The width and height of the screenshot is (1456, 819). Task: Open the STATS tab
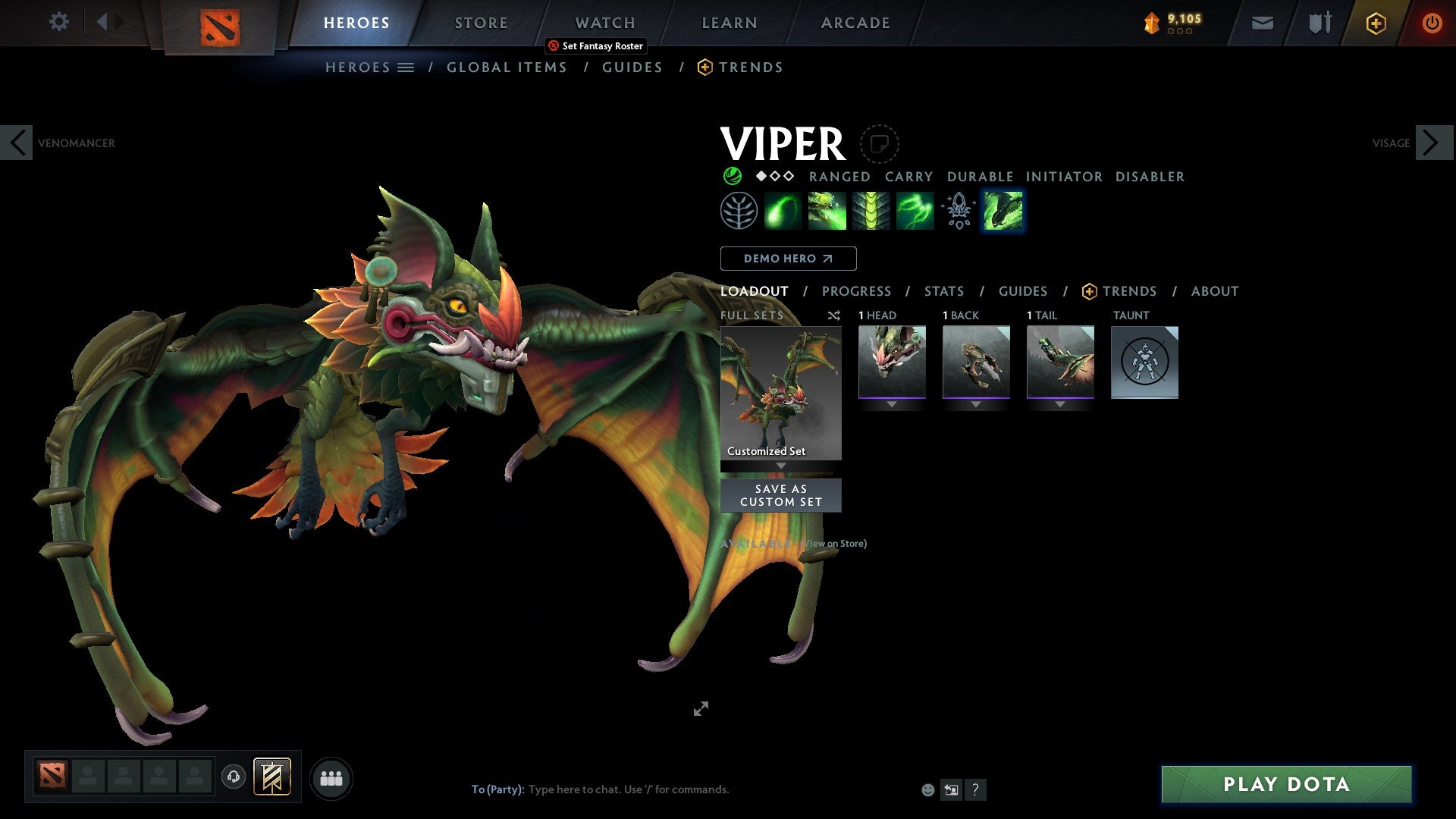point(943,290)
